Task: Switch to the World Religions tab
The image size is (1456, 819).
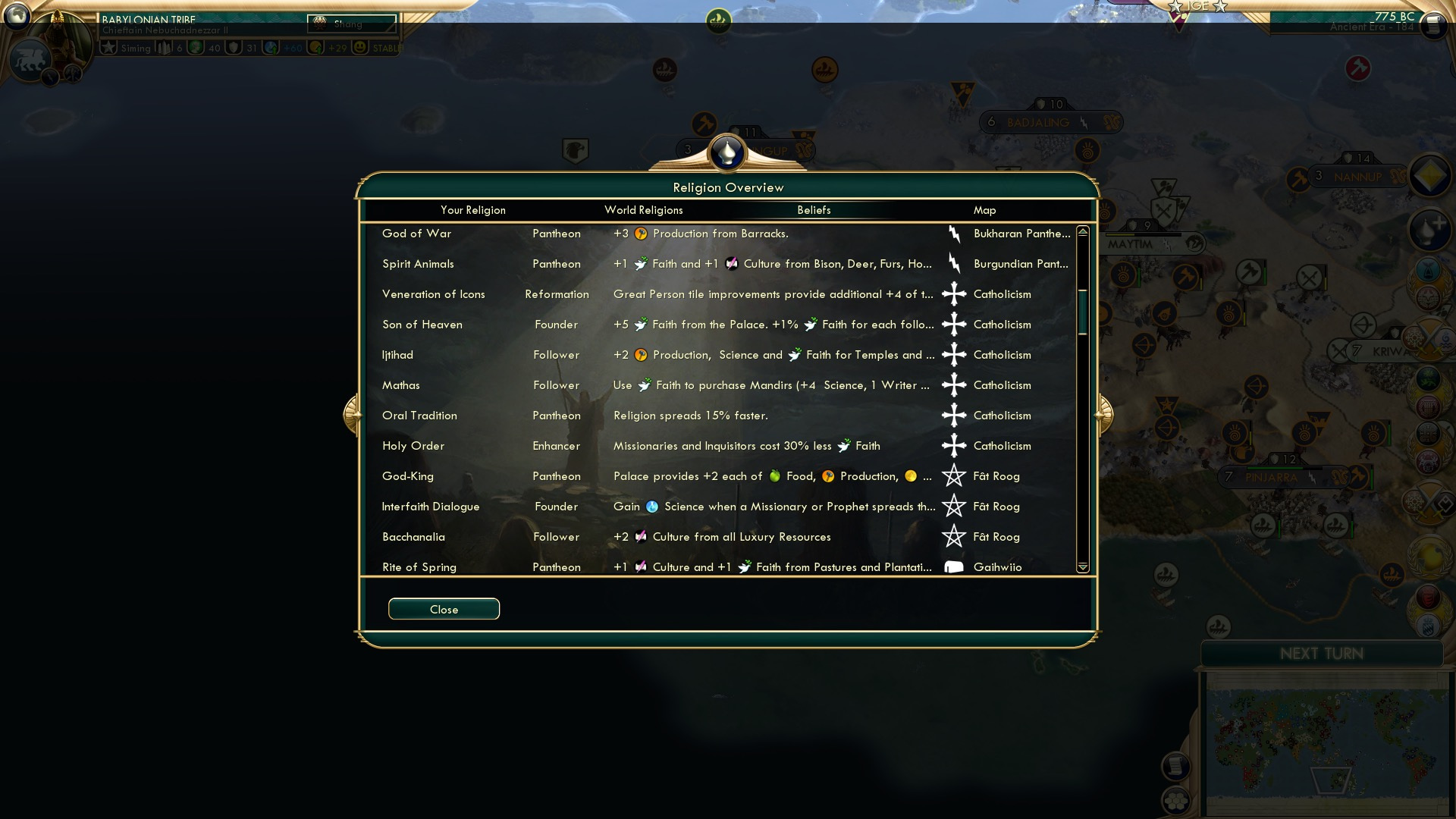Action: tap(643, 210)
